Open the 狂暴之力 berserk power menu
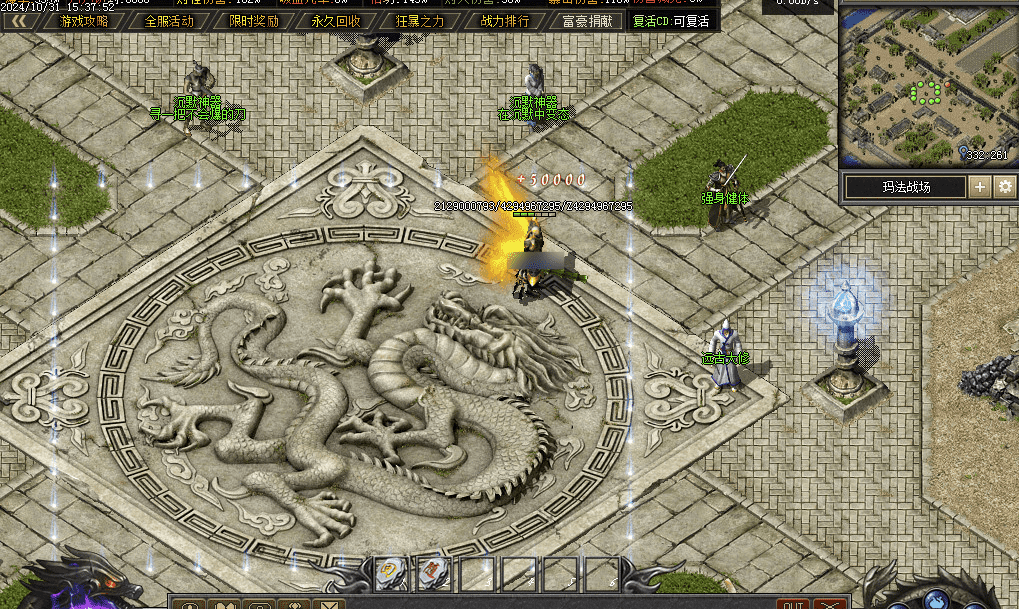Viewport: 1019px width, 609px height. pos(421,21)
